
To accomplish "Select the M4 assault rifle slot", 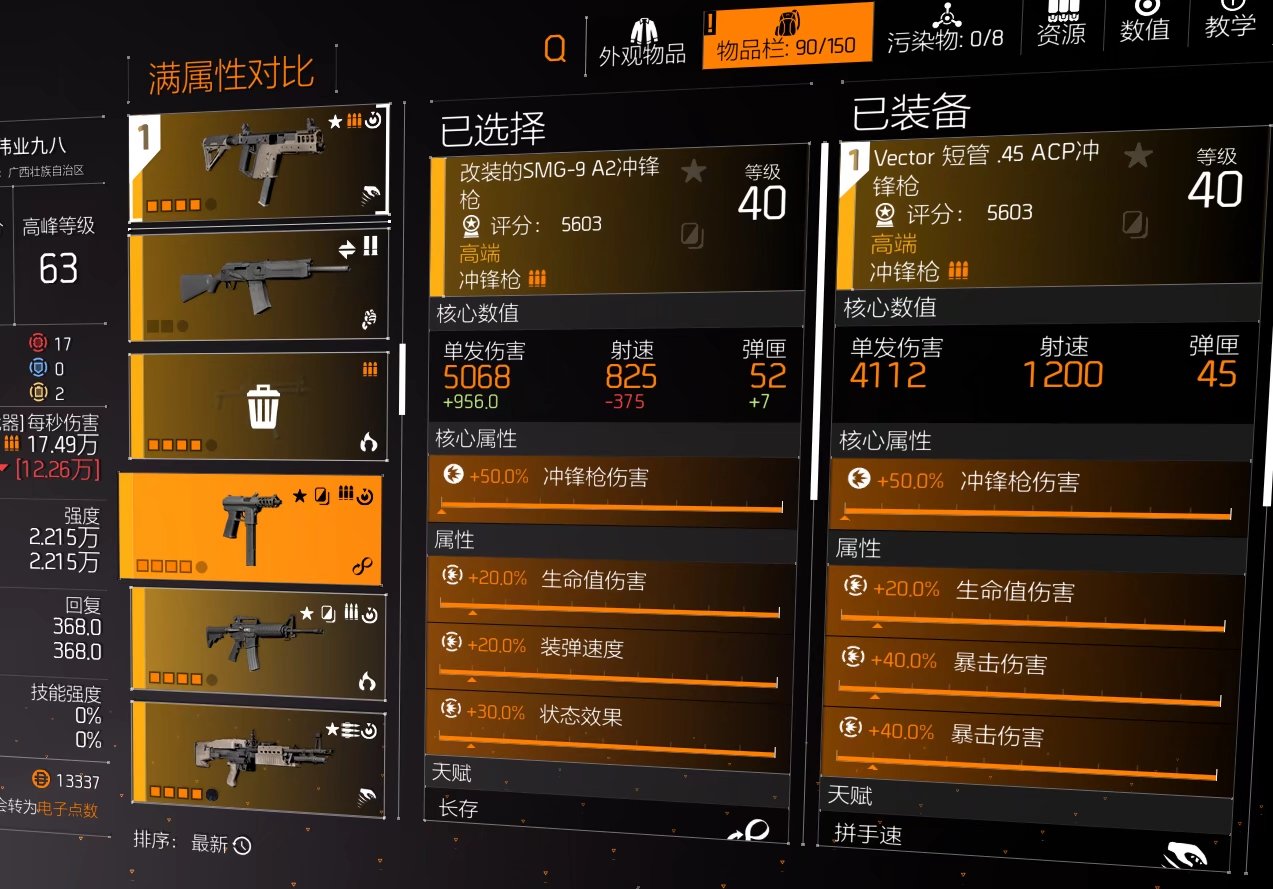I will [x=258, y=642].
